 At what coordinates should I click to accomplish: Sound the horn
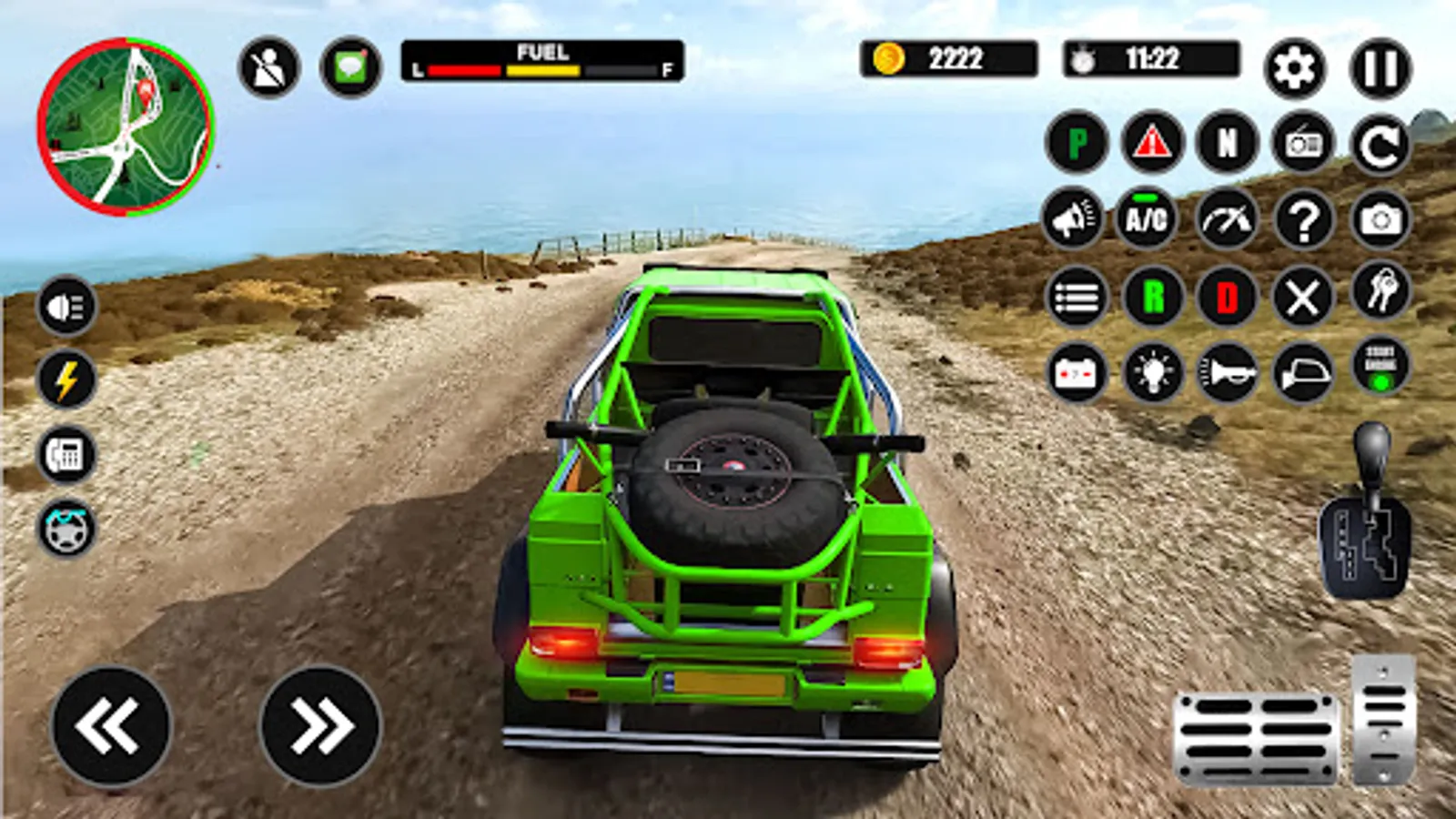point(1228,372)
